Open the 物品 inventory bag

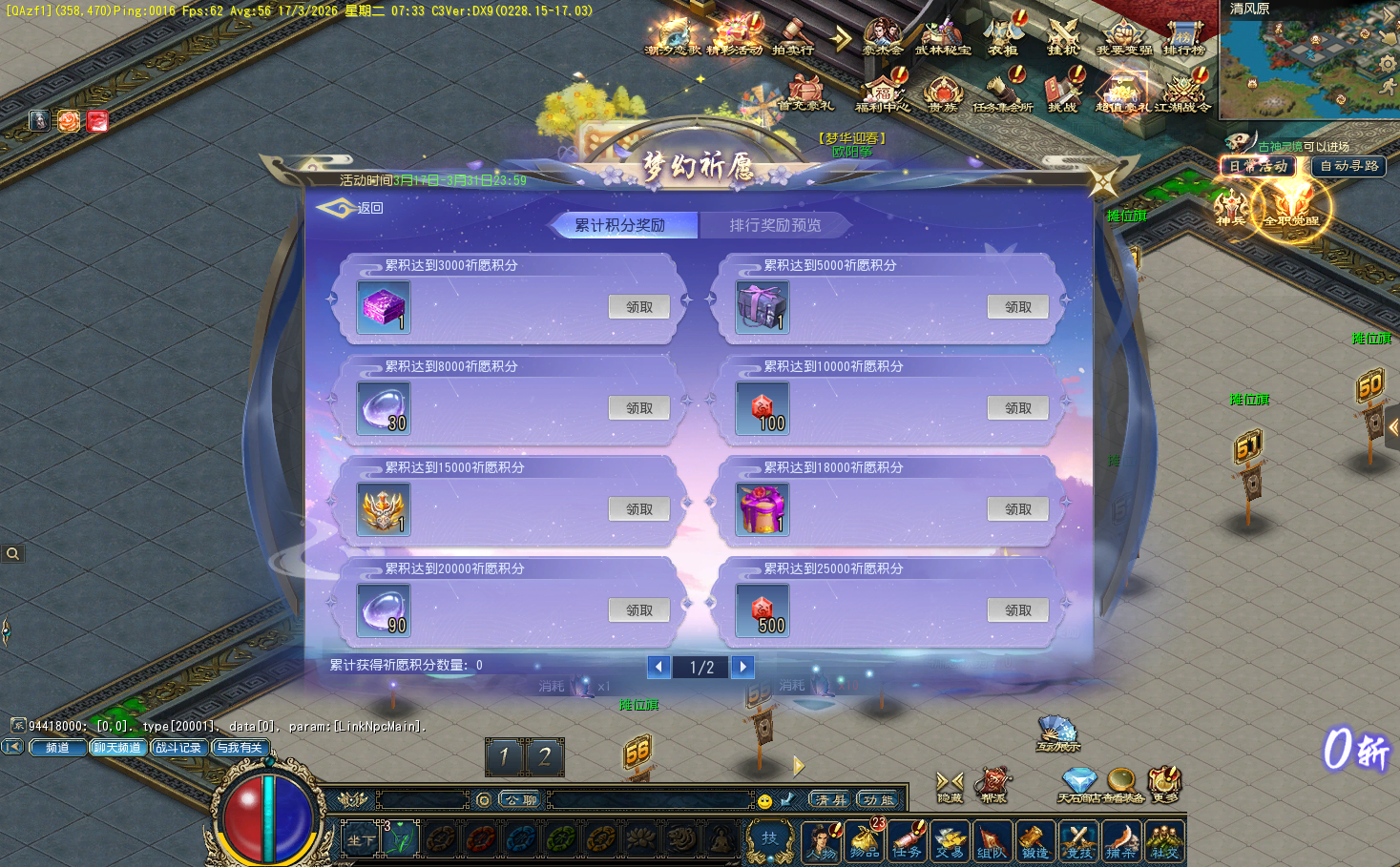pyautogui.click(x=865, y=840)
